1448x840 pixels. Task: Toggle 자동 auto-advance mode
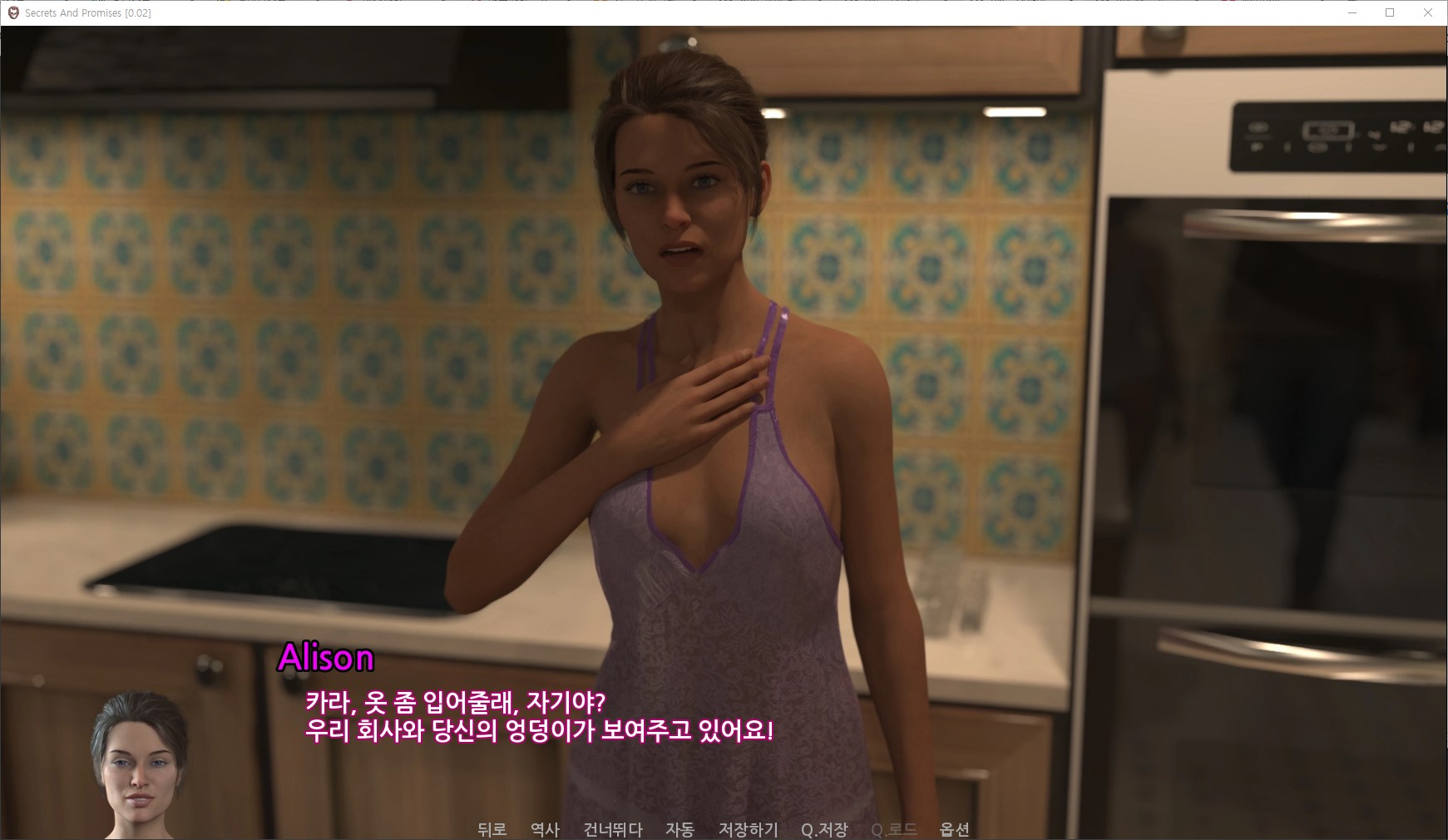(680, 829)
